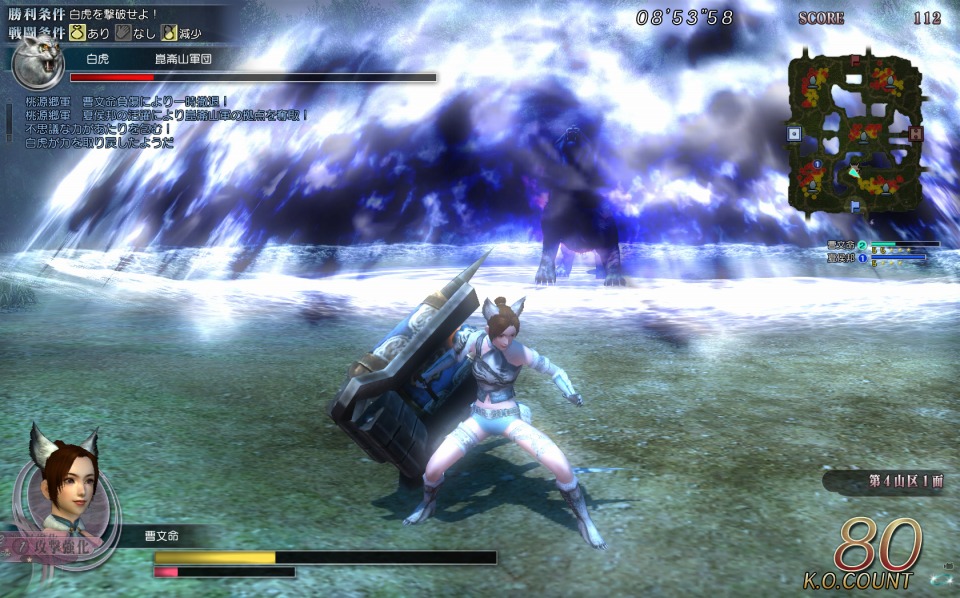Viewport: 960px width, 598px height.
Task: Click the red square base marker on minimap
Action: click(x=914, y=133)
